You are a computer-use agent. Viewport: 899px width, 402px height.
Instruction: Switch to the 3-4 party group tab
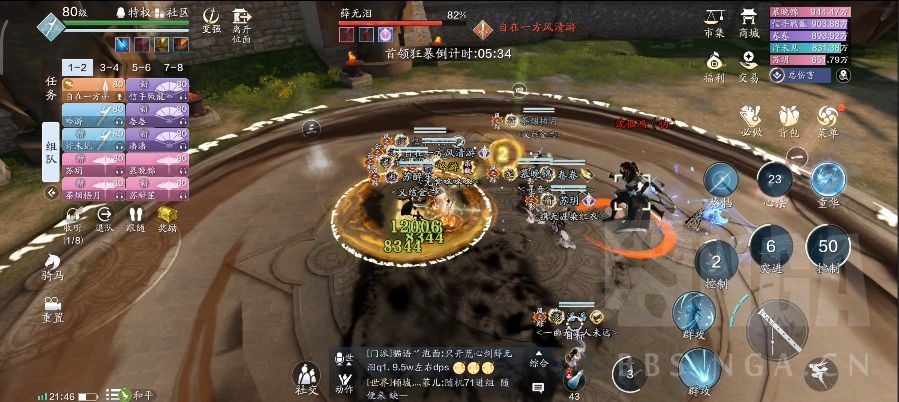(x=110, y=67)
